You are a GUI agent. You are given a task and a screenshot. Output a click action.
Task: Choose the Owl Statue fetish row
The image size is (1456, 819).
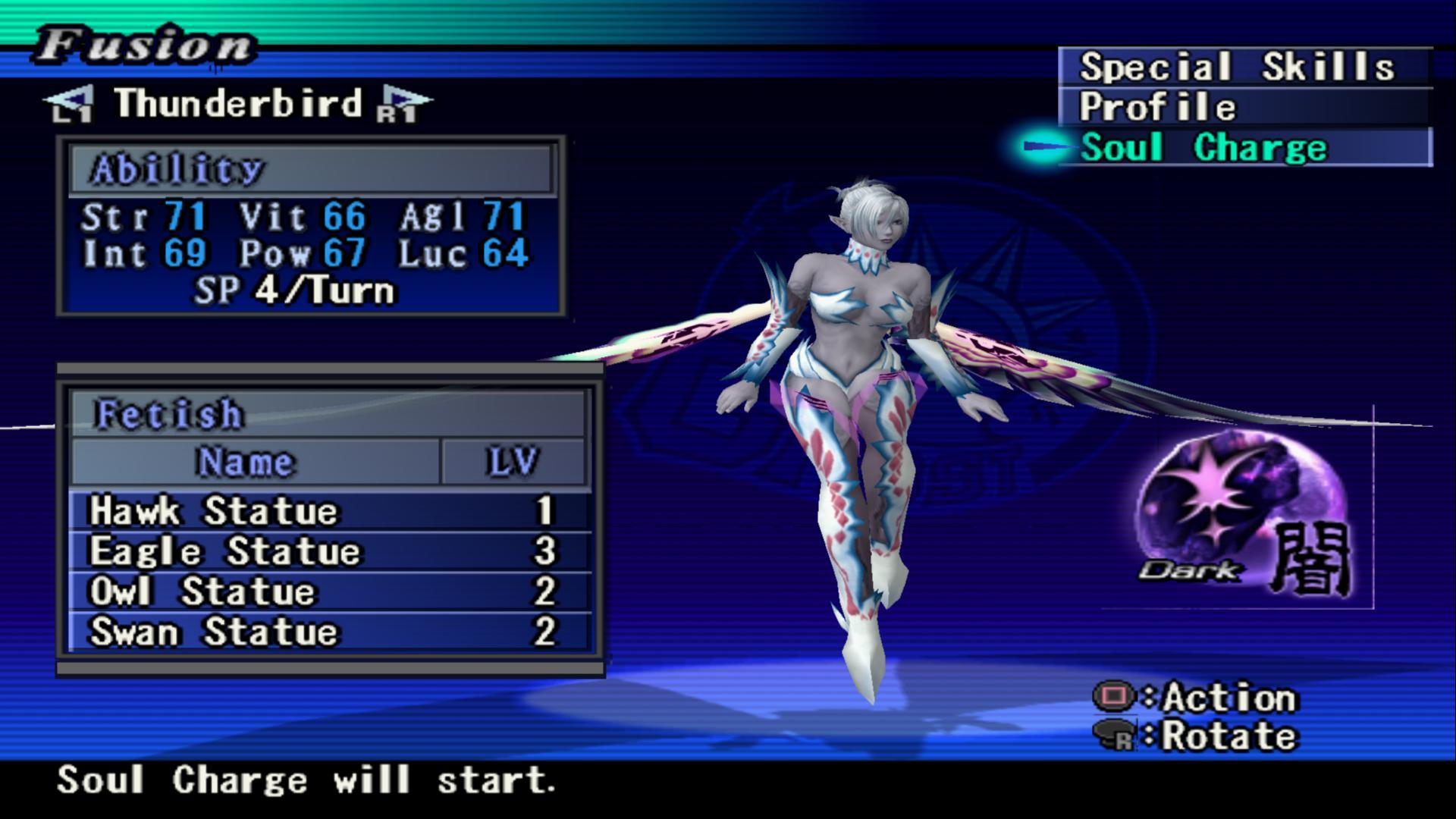coord(329,591)
